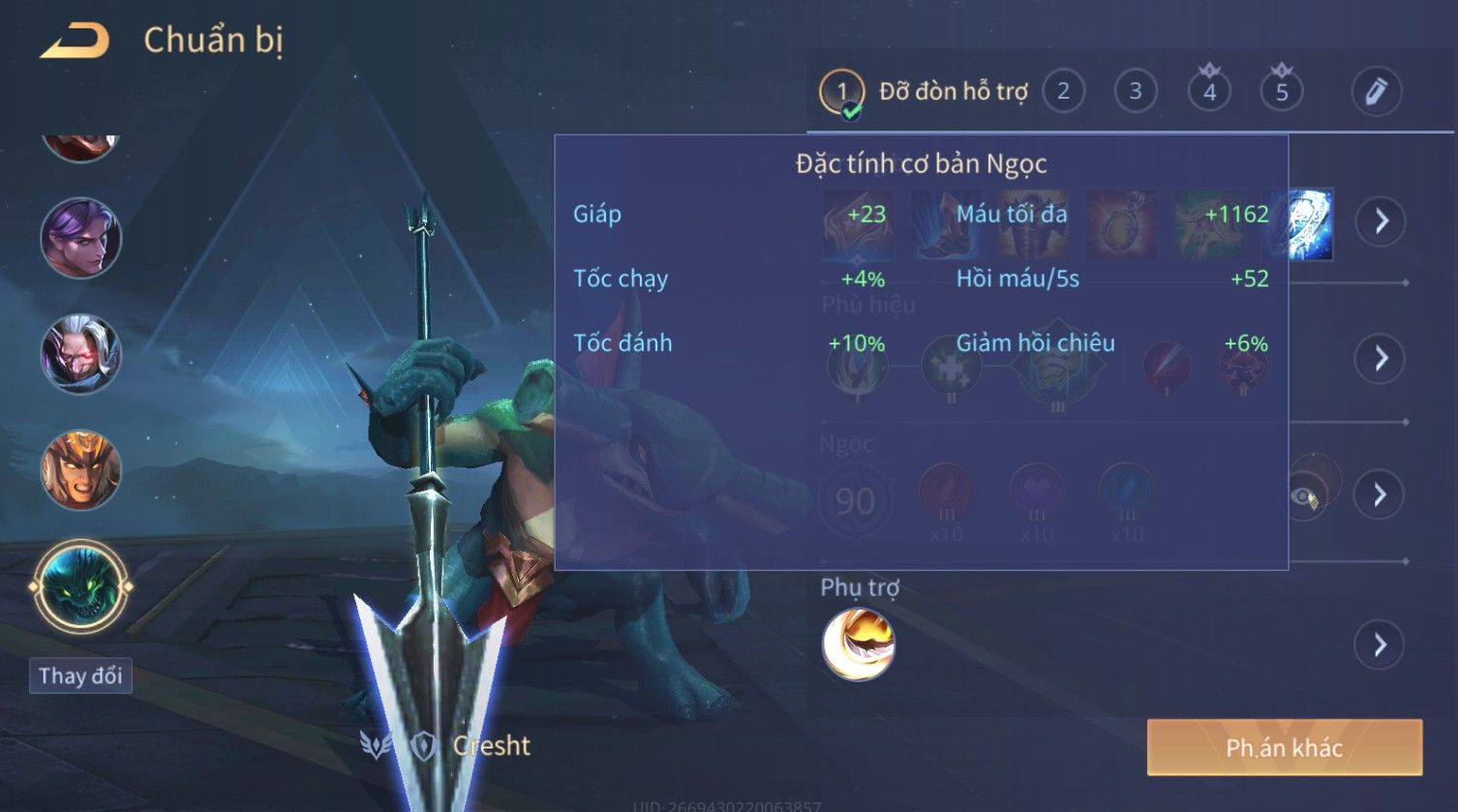Click the Phản khác button

(x=1284, y=747)
